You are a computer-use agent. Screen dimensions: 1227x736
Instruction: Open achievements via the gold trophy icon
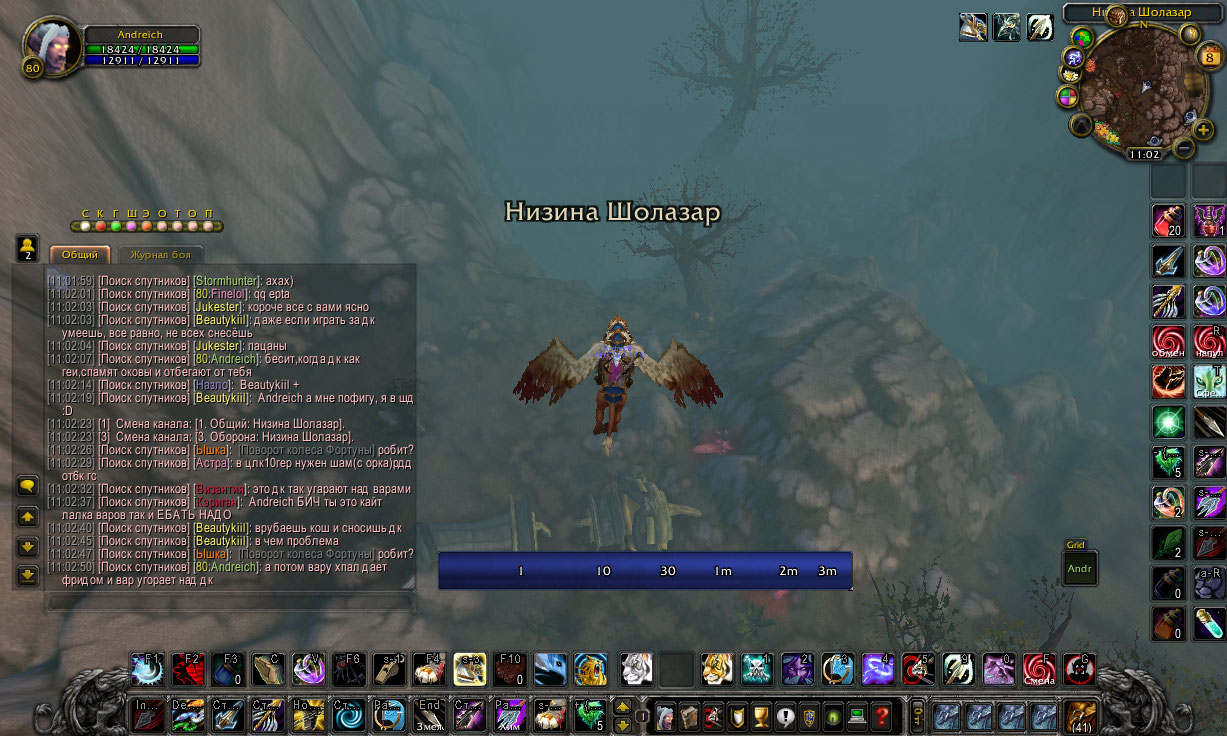pyautogui.click(x=760, y=716)
